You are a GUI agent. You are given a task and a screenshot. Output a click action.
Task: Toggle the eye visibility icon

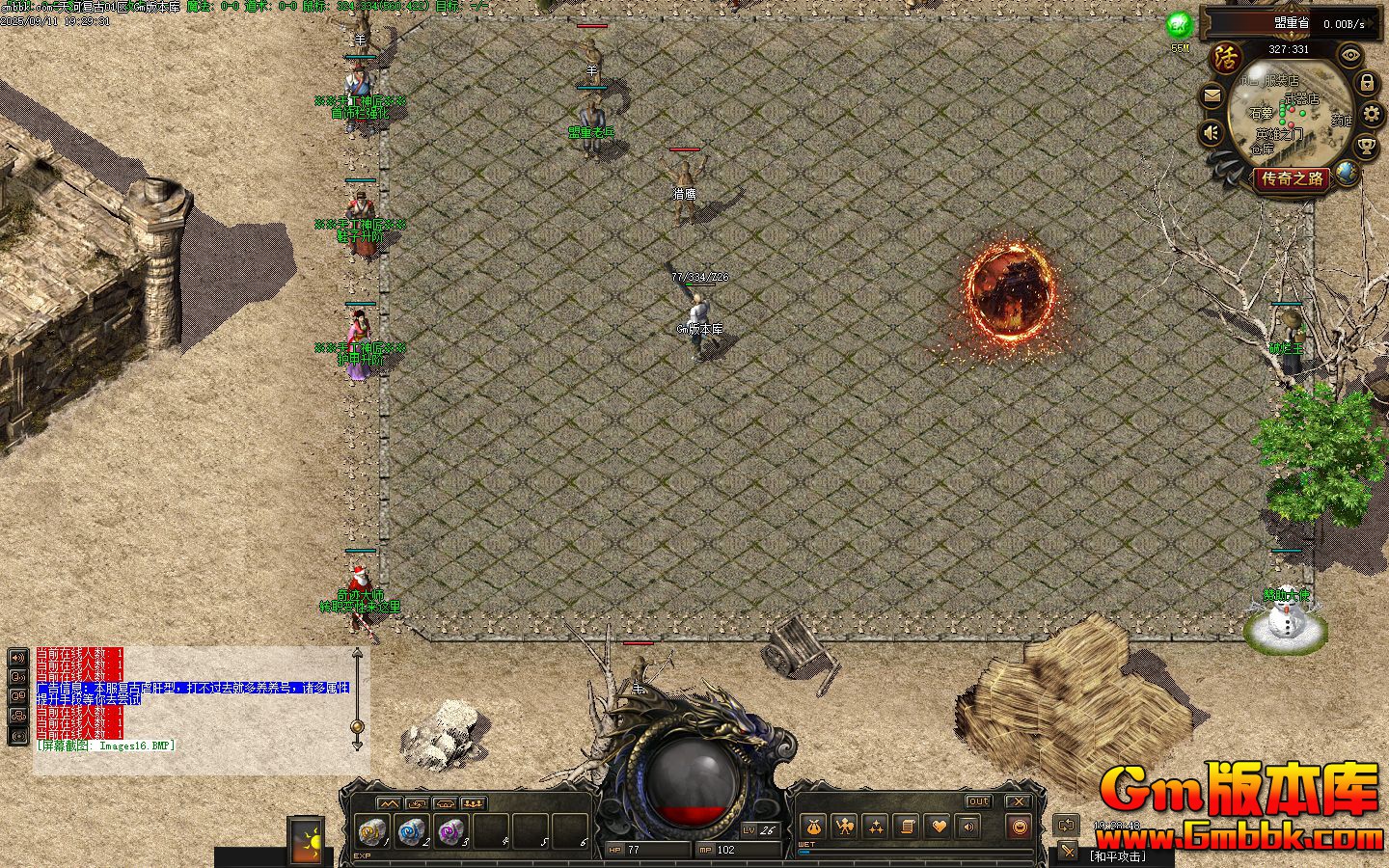pos(1350,55)
